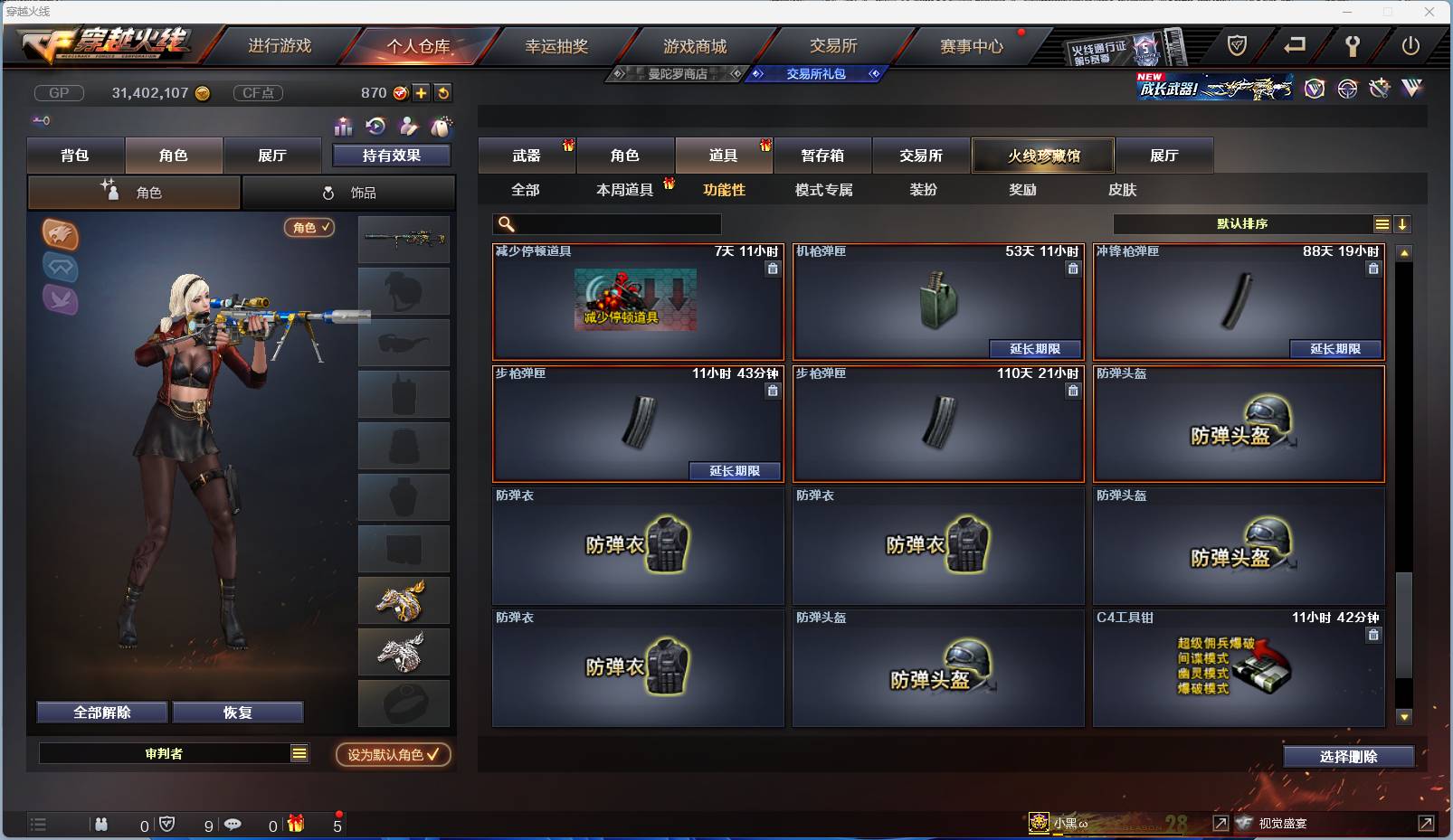The height and width of the screenshot is (840, 1453).
Task: Click the dog tags icon above the character preview
Action: (443, 127)
